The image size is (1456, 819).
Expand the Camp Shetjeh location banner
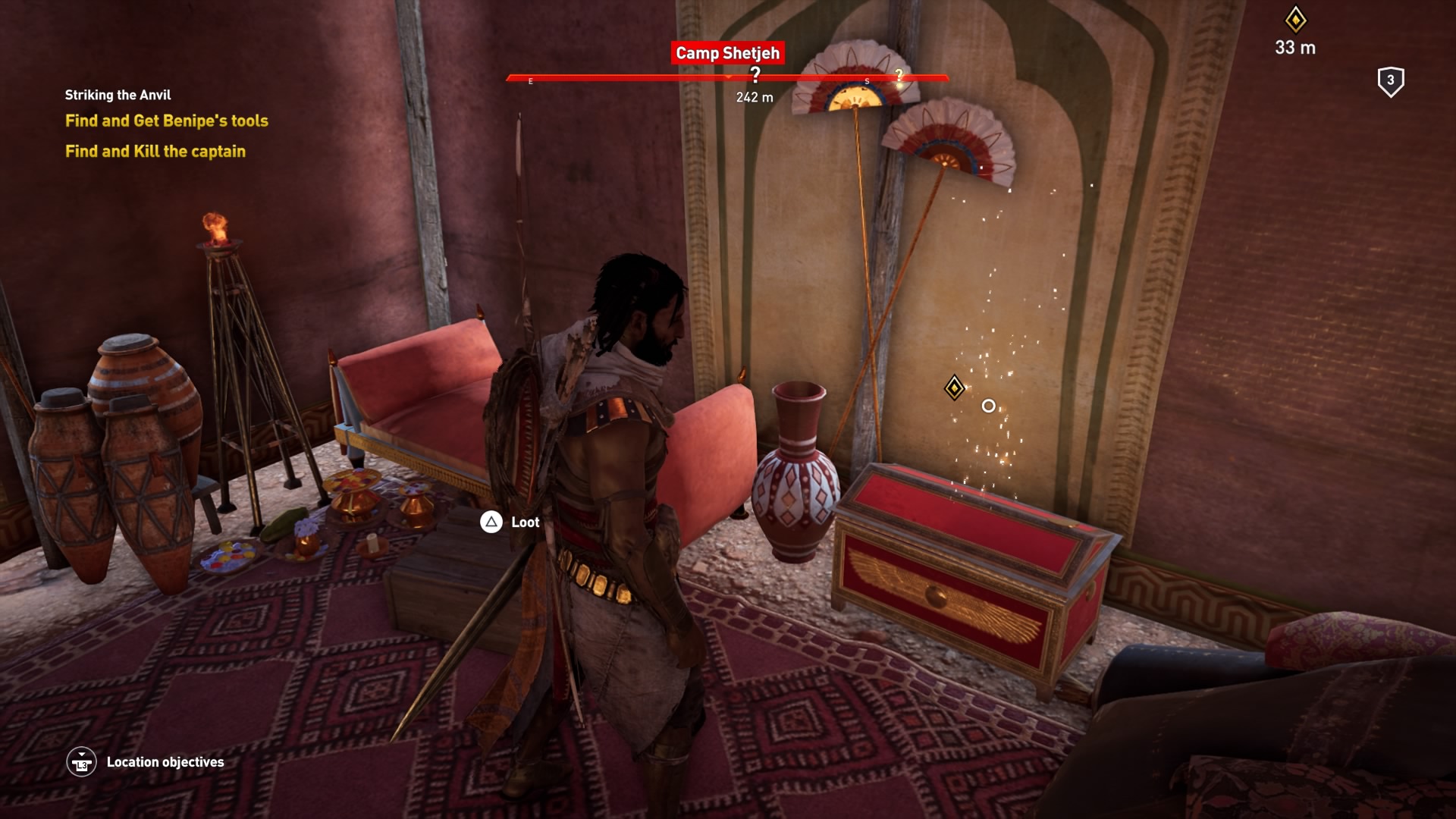point(726,53)
